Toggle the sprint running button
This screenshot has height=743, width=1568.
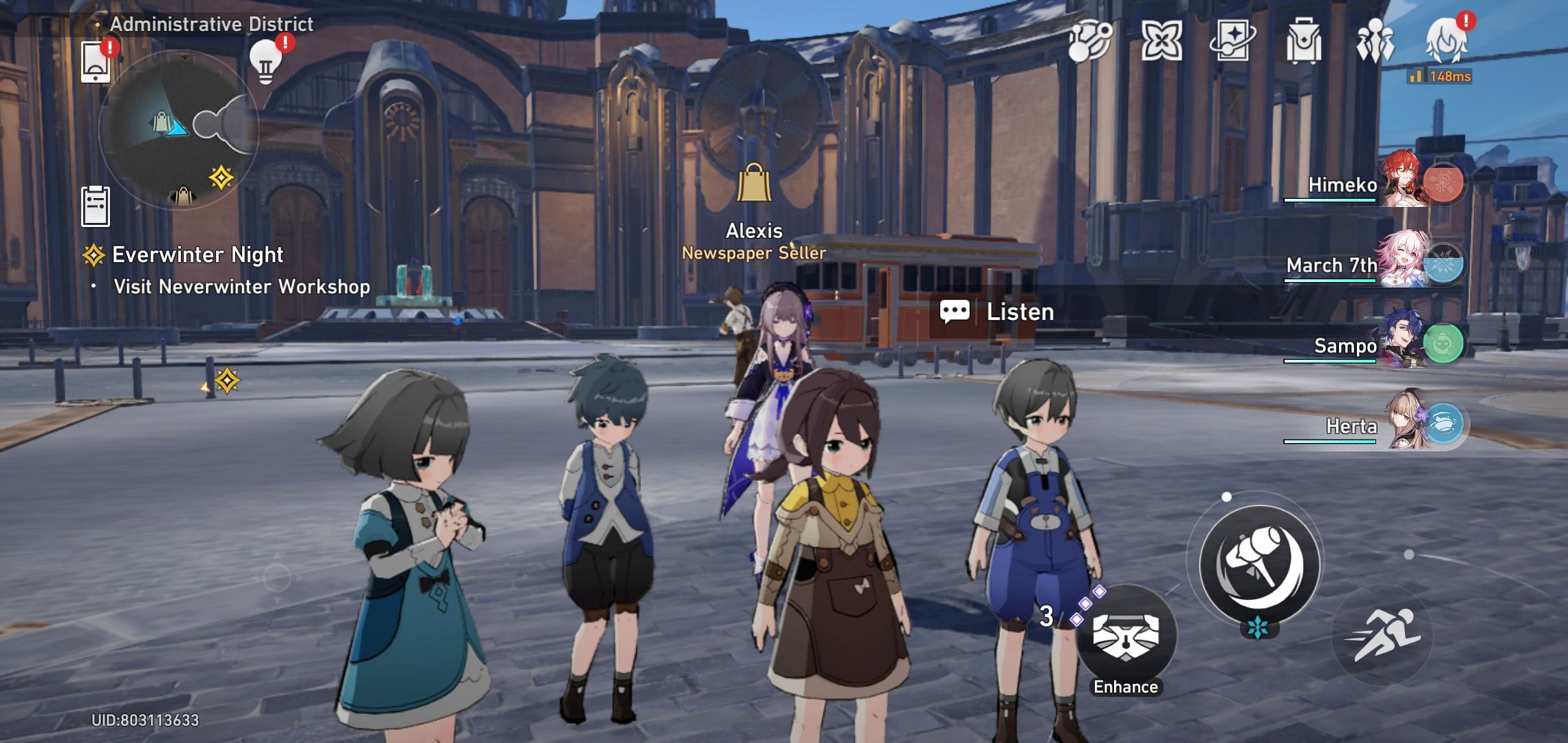tap(1382, 635)
